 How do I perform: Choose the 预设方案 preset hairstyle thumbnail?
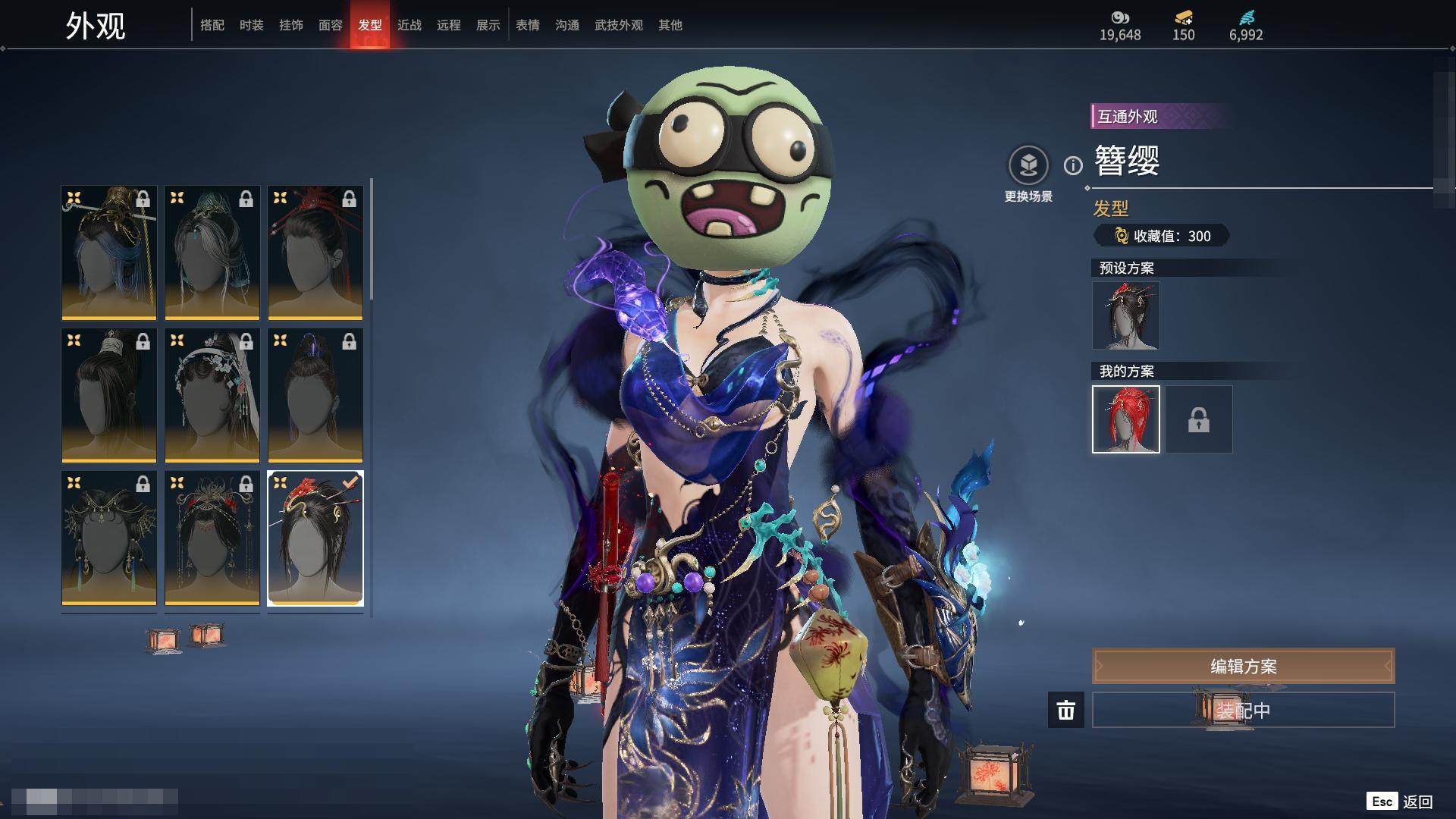(1126, 315)
